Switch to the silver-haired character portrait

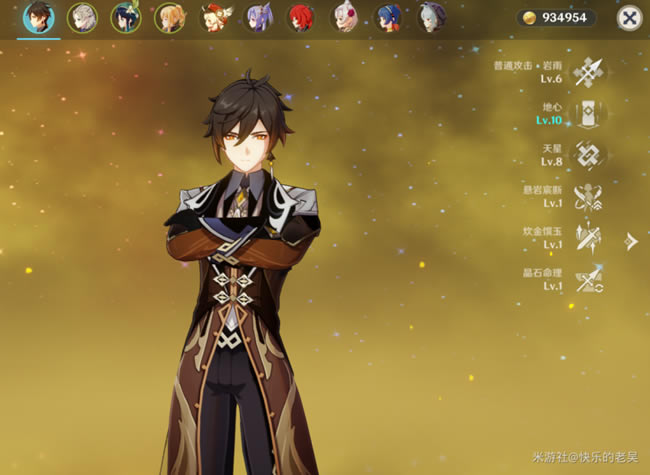tap(82, 17)
